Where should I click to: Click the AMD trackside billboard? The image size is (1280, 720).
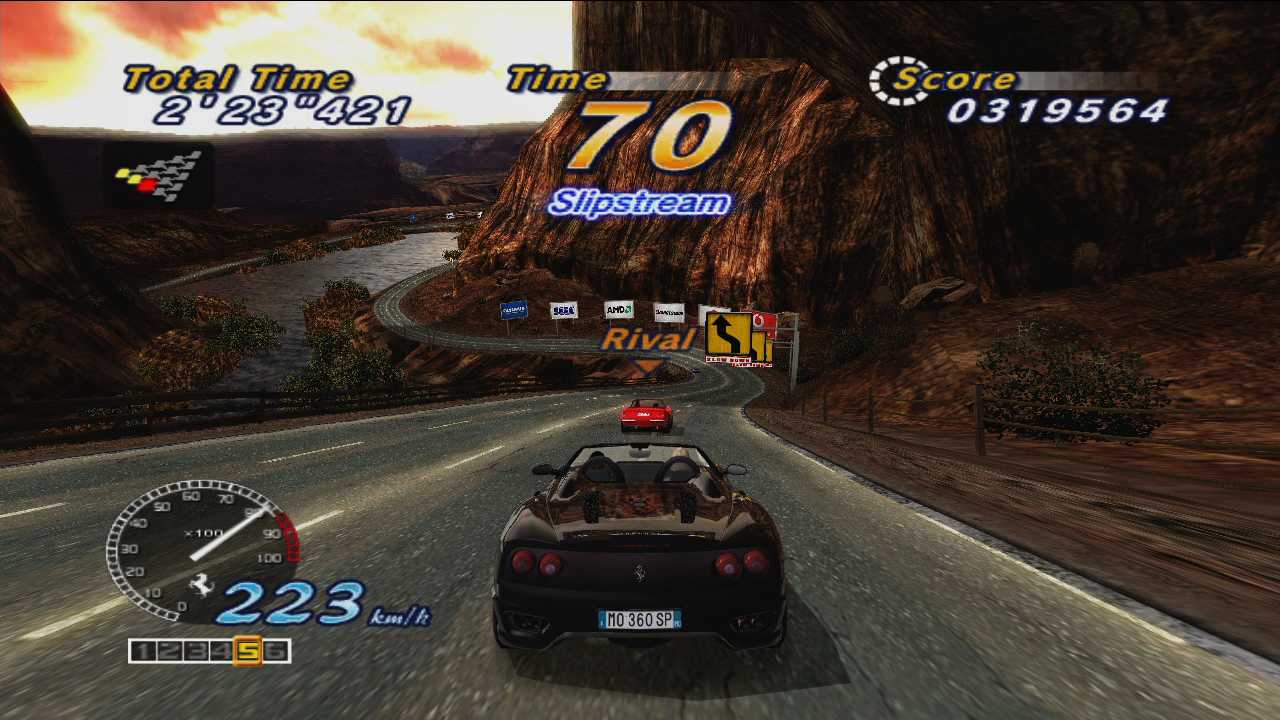[x=617, y=308]
